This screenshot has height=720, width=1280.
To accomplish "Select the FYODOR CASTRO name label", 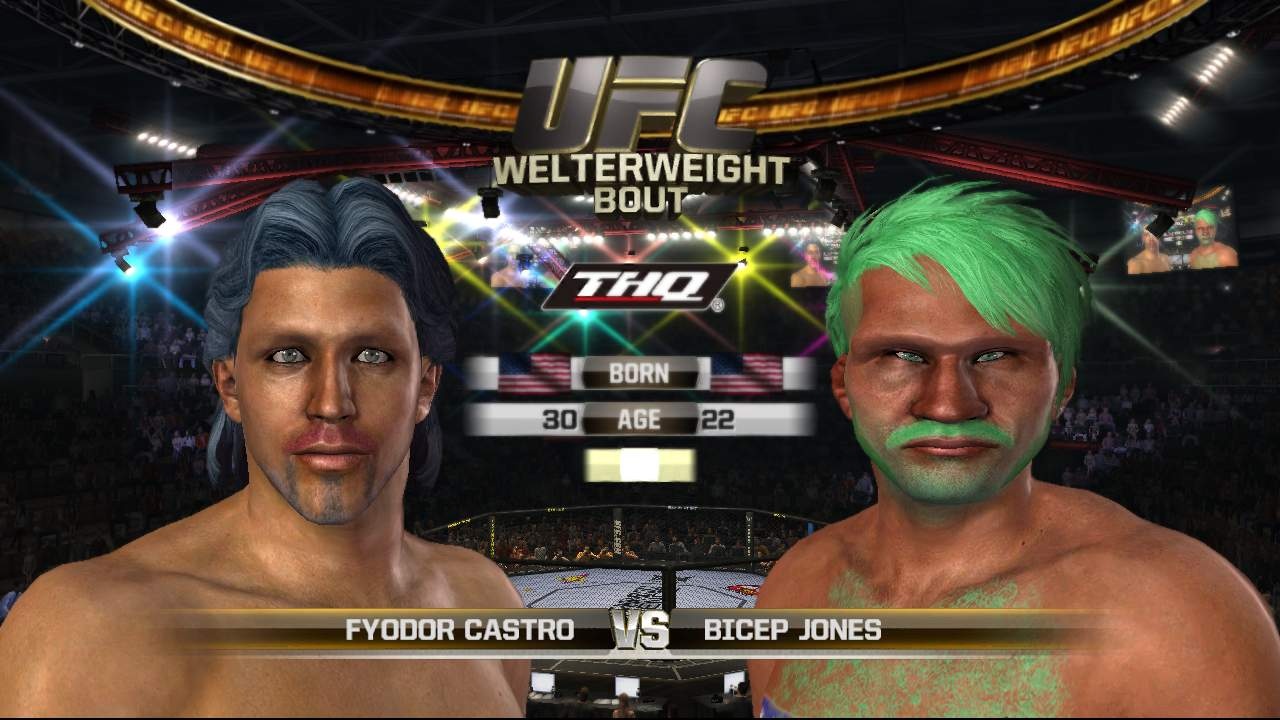I will pos(462,630).
